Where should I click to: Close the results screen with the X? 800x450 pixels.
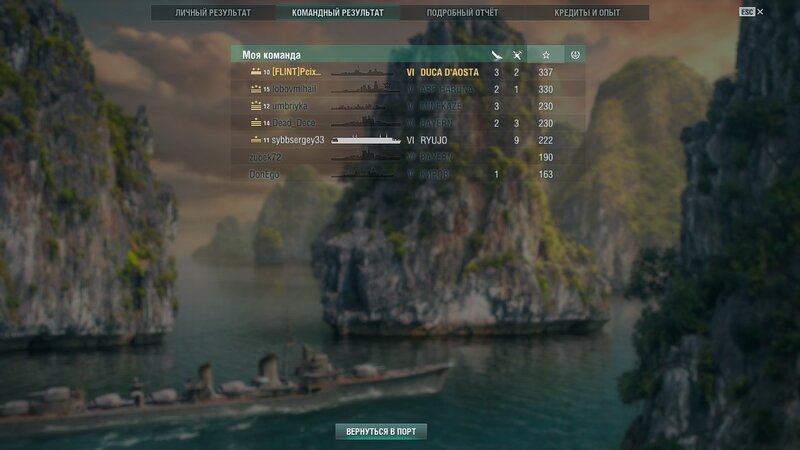click(760, 12)
